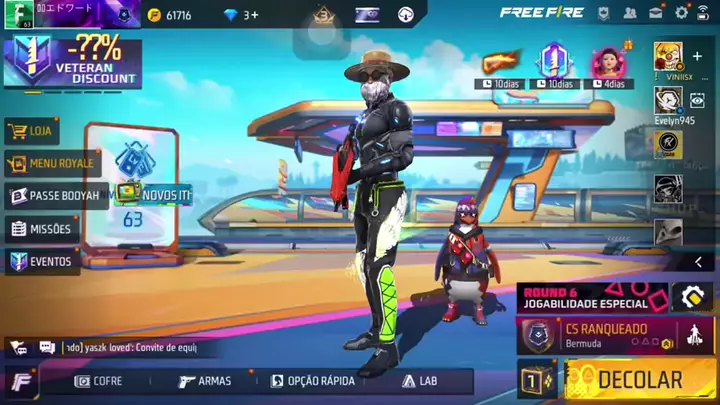
Task: Click the Veteran Discount banner
Action: pos(72,60)
